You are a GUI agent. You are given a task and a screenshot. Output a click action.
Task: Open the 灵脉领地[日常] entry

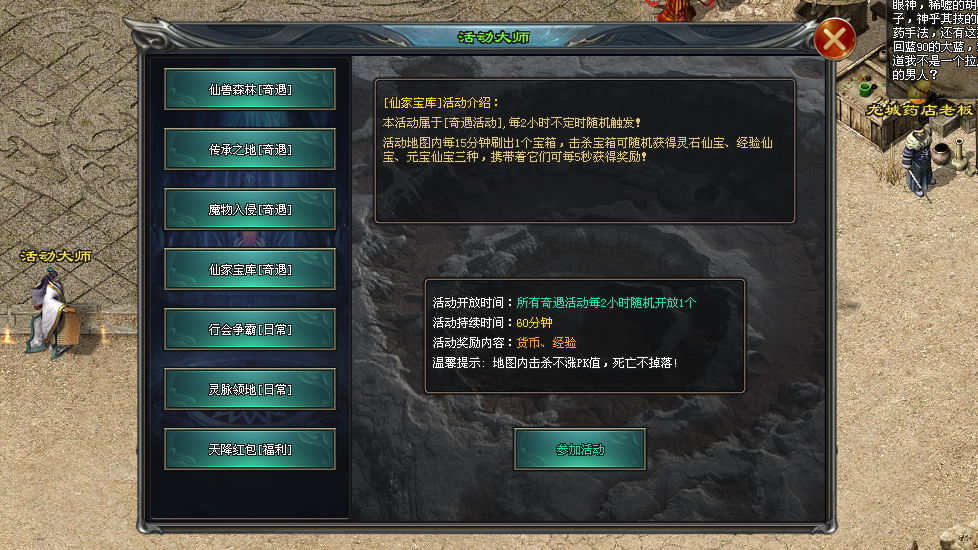pos(250,389)
